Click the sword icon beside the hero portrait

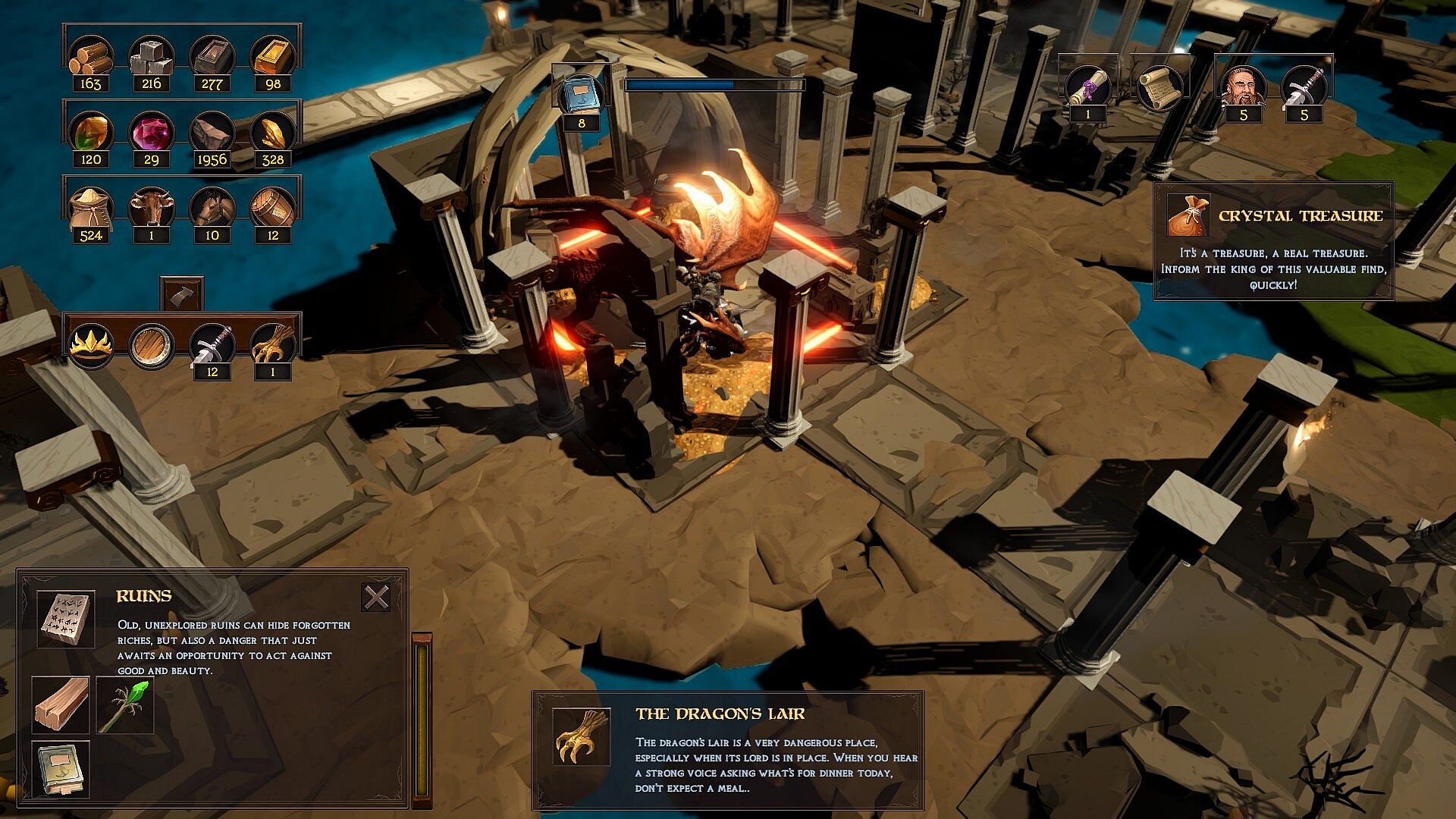(1304, 87)
